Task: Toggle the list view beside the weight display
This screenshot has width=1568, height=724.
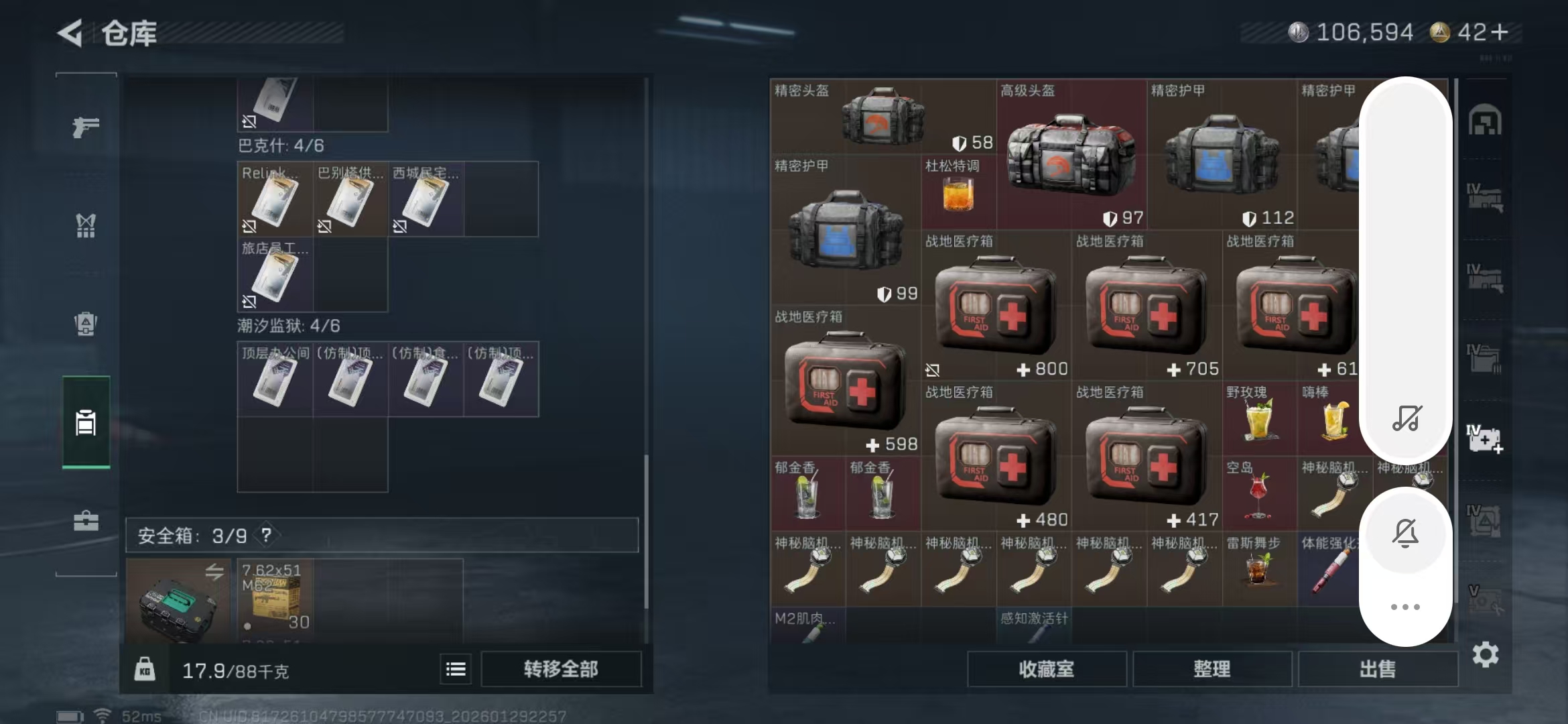Action: point(454,668)
